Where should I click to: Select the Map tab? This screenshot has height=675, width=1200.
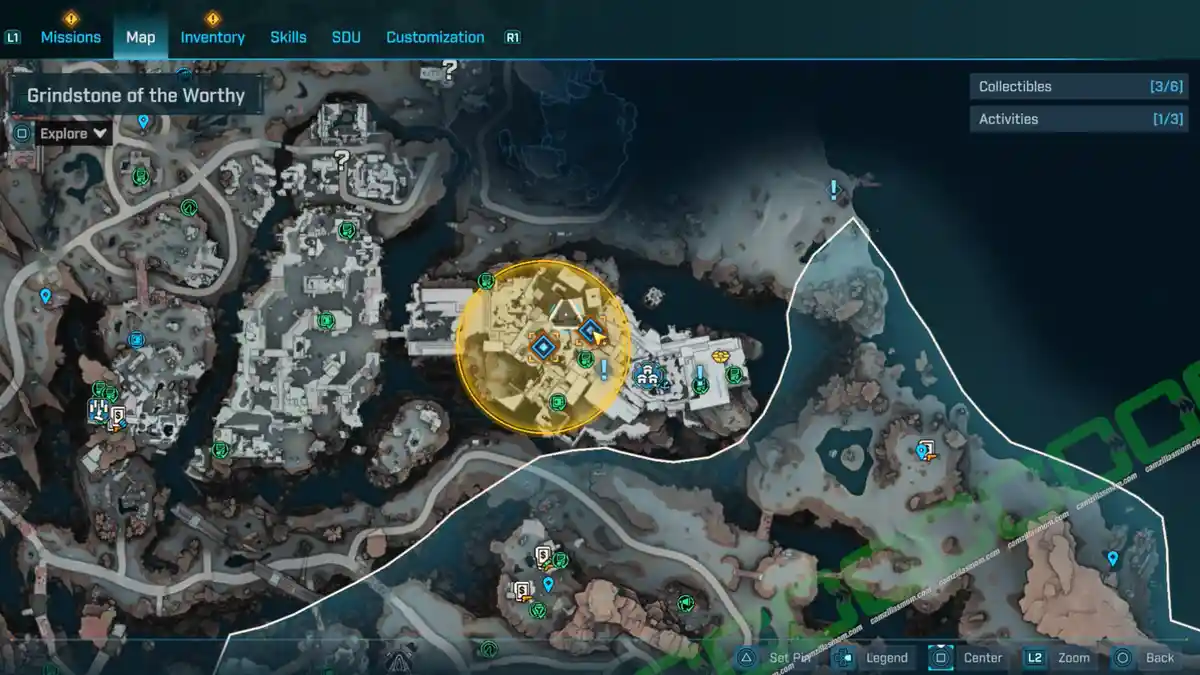click(140, 37)
